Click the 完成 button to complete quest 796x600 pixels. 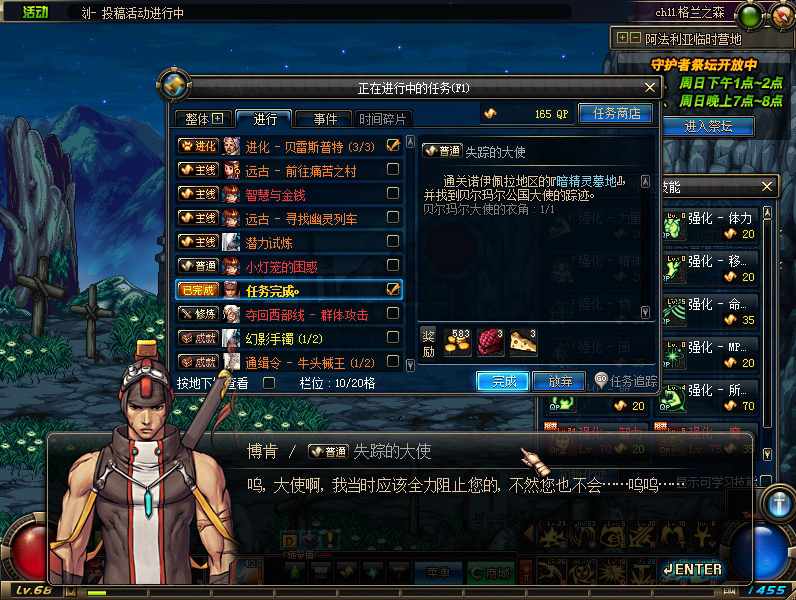click(x=502, y=381)
